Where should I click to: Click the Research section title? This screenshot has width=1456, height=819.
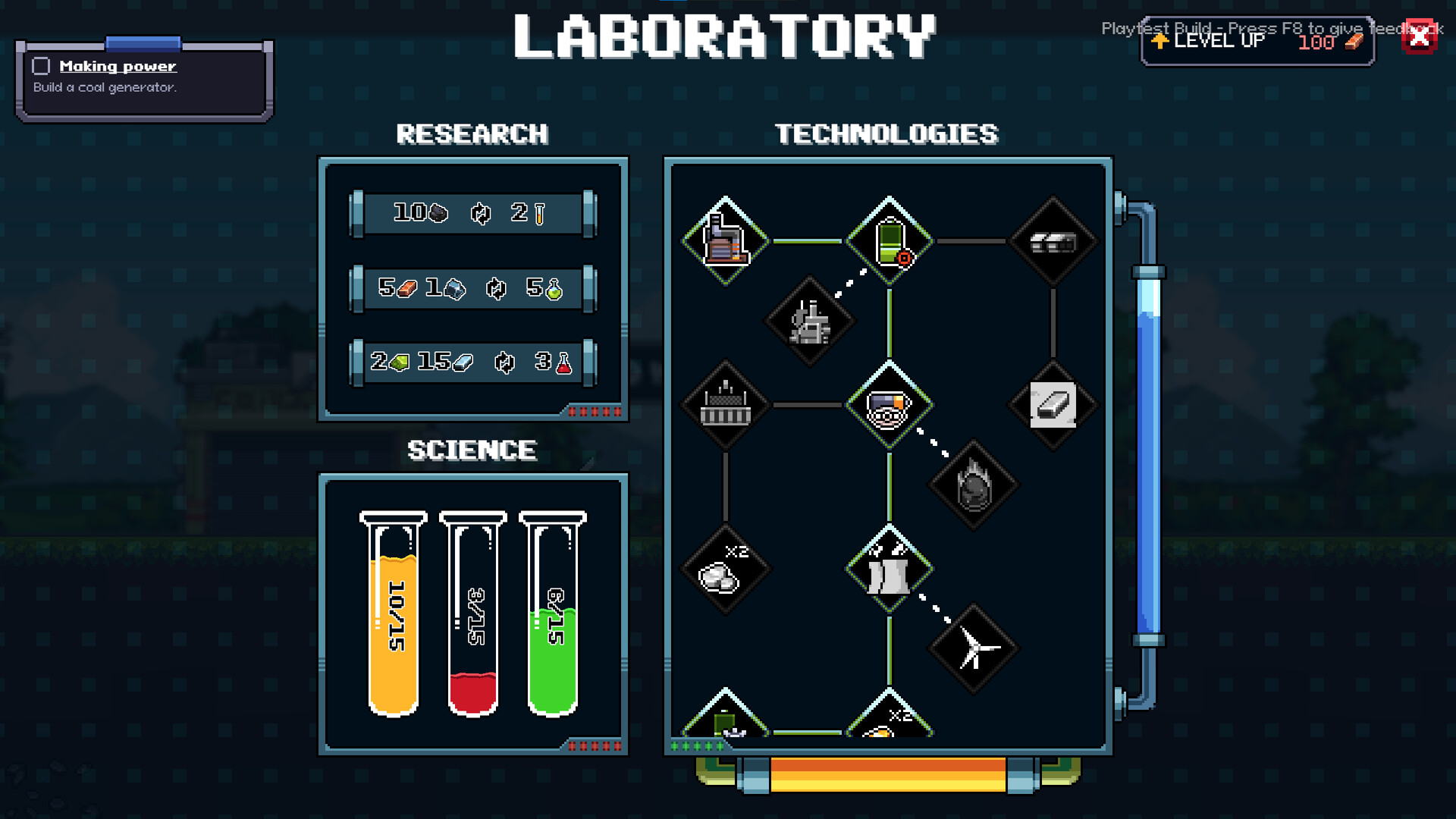click(x=472, y=135)
